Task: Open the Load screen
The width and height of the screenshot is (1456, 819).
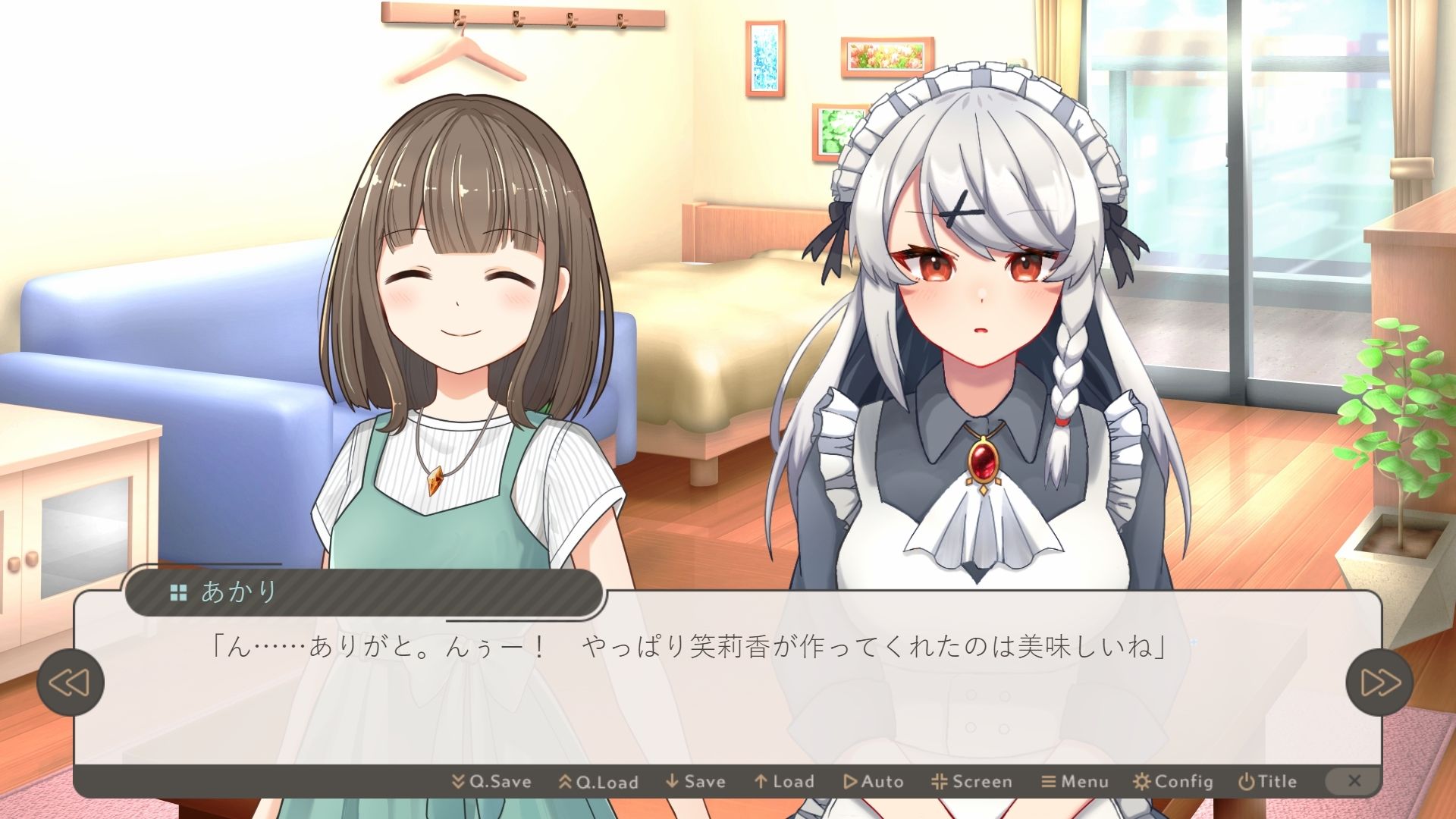Action: click(x=784, y=781)
